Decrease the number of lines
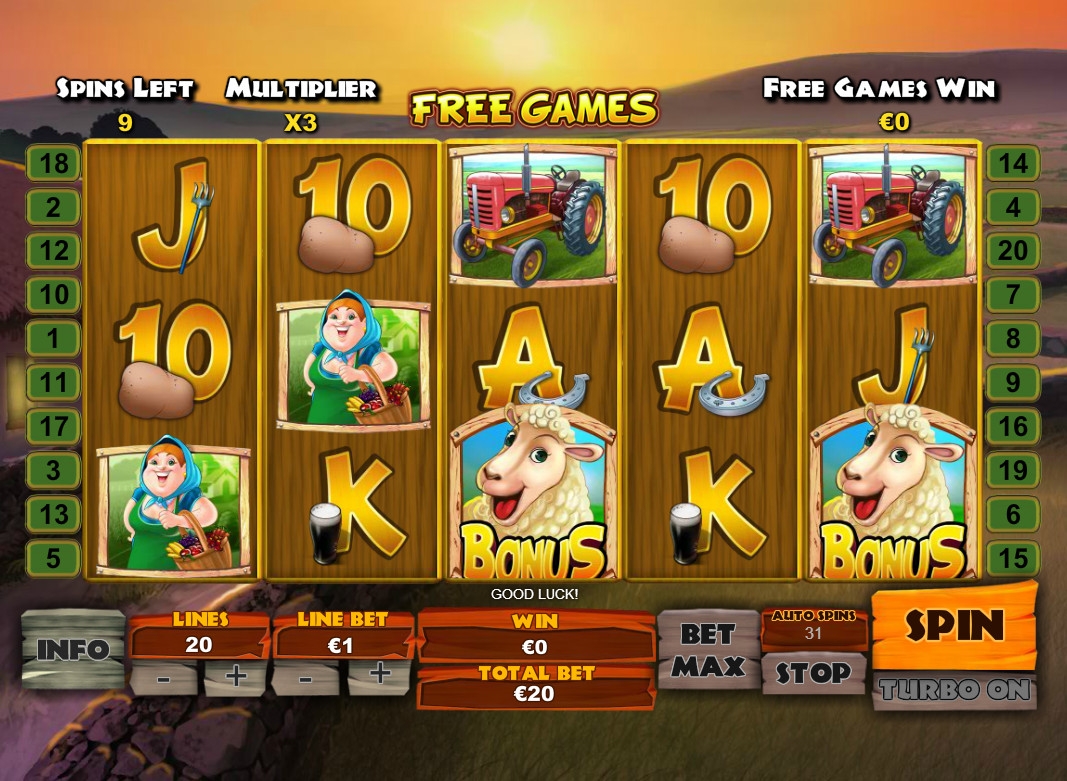Viewport: 1067px width, 781px height. tap(163, 677)
